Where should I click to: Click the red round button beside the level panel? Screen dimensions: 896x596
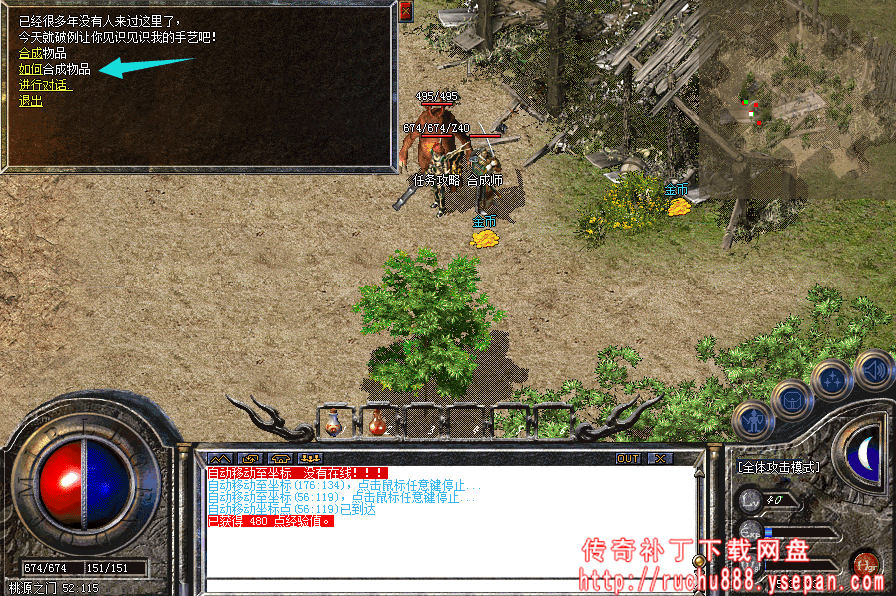(x=862, y=565)
